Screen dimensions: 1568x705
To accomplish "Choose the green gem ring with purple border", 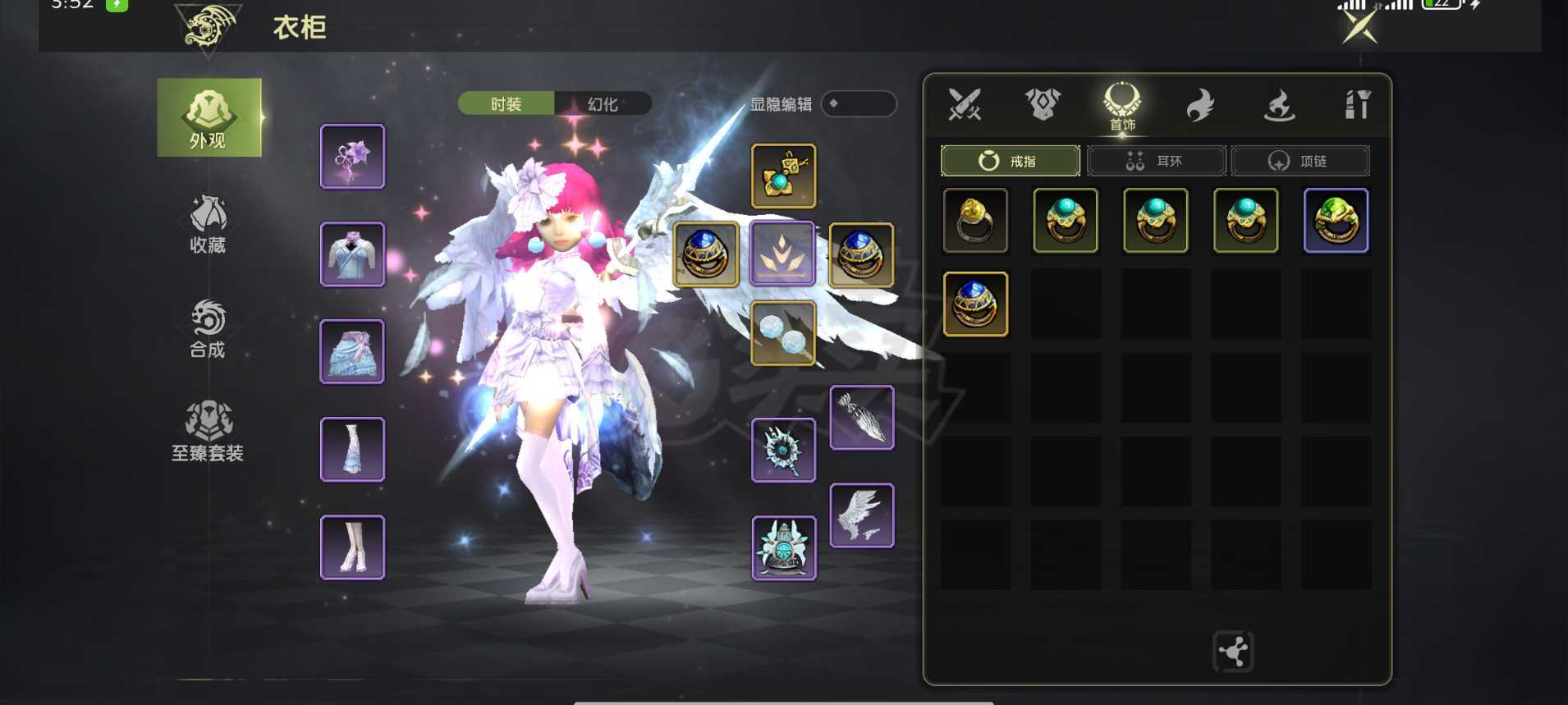I will point(1336,221).
